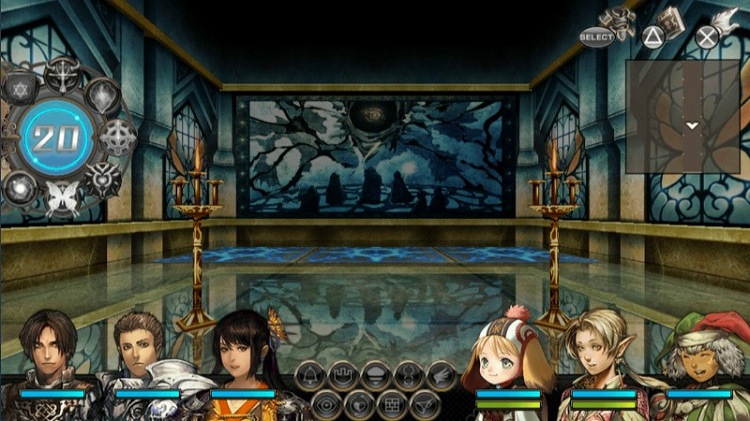Choose the flame shield emblem on the ring
The width and height of the screenshot is (750, 421).
[x=103, y=95]
